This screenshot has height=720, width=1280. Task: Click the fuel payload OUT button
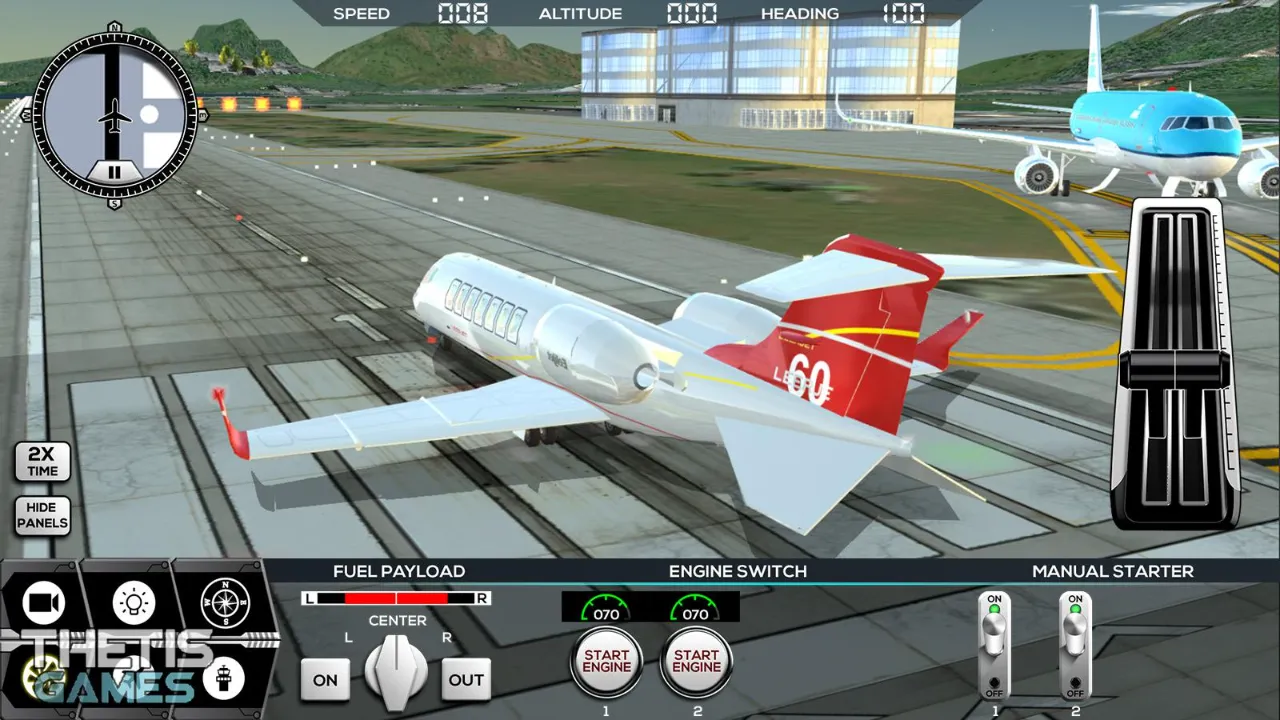[x=466, y=680]
